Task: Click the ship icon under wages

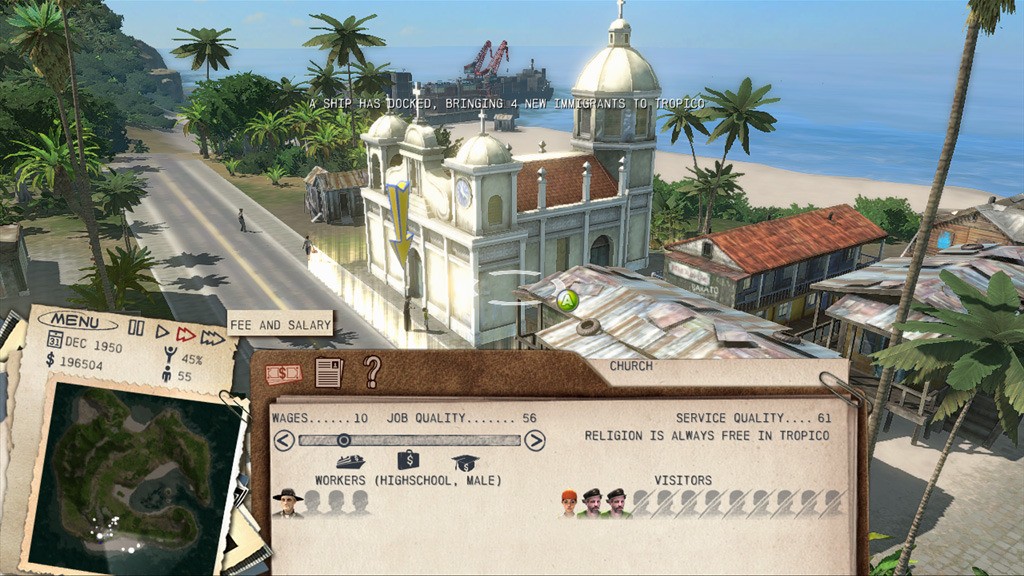Action: [350, 462]
